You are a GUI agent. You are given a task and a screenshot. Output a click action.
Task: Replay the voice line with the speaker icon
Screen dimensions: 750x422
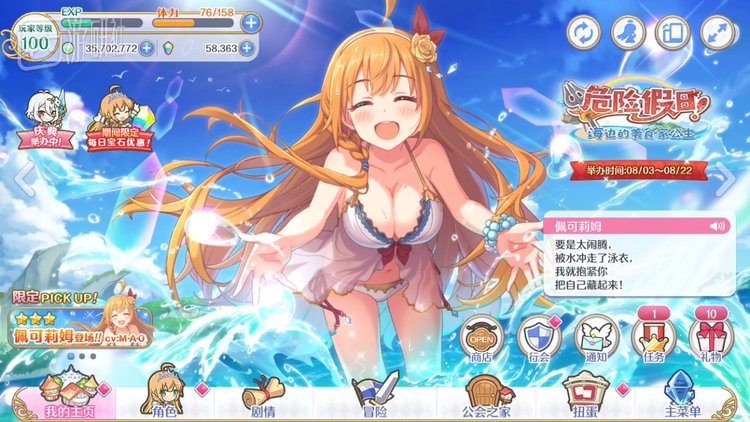tap(716, 226)
